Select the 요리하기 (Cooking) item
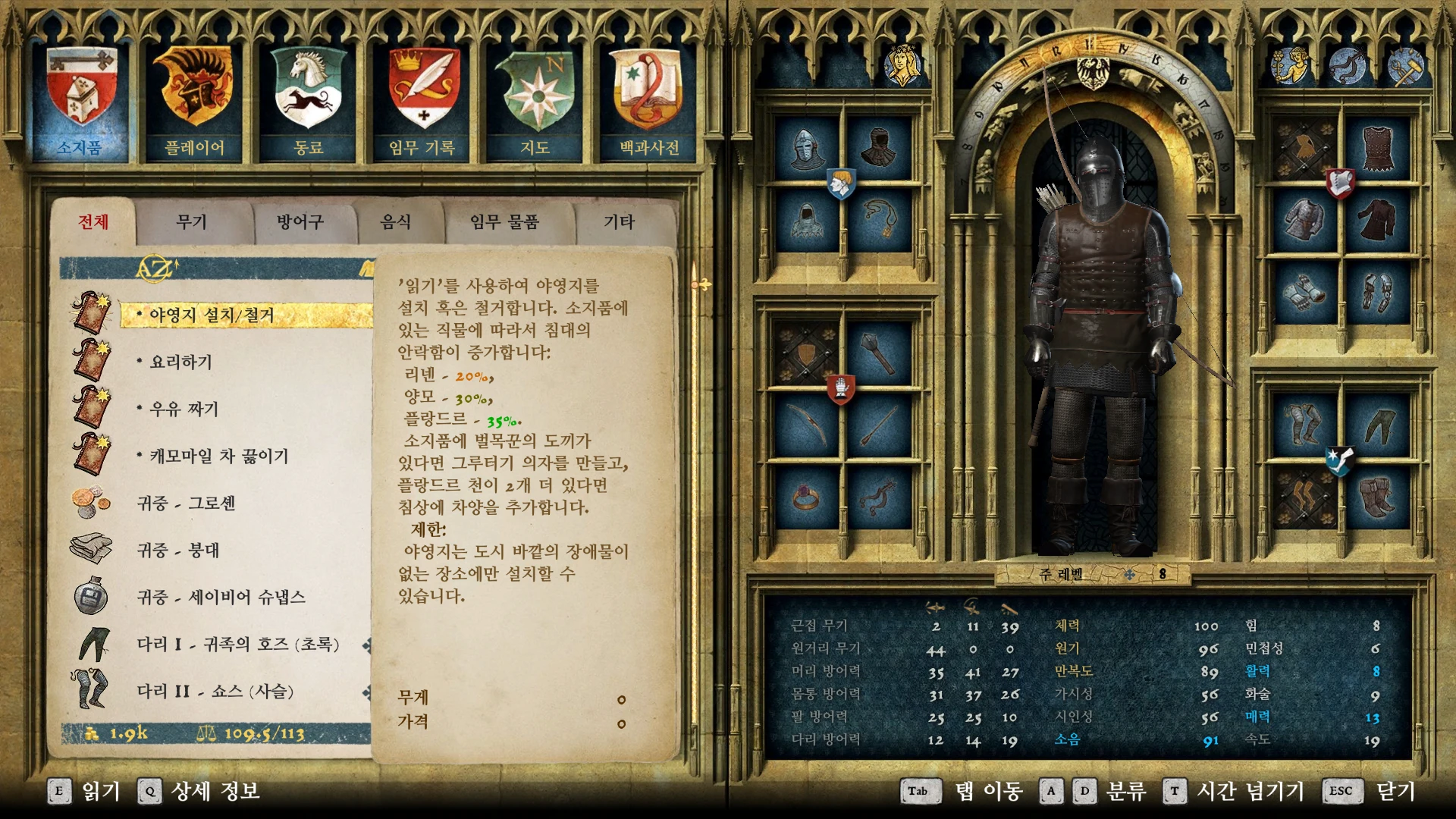1456x819 pixels. tap(182, 362)
